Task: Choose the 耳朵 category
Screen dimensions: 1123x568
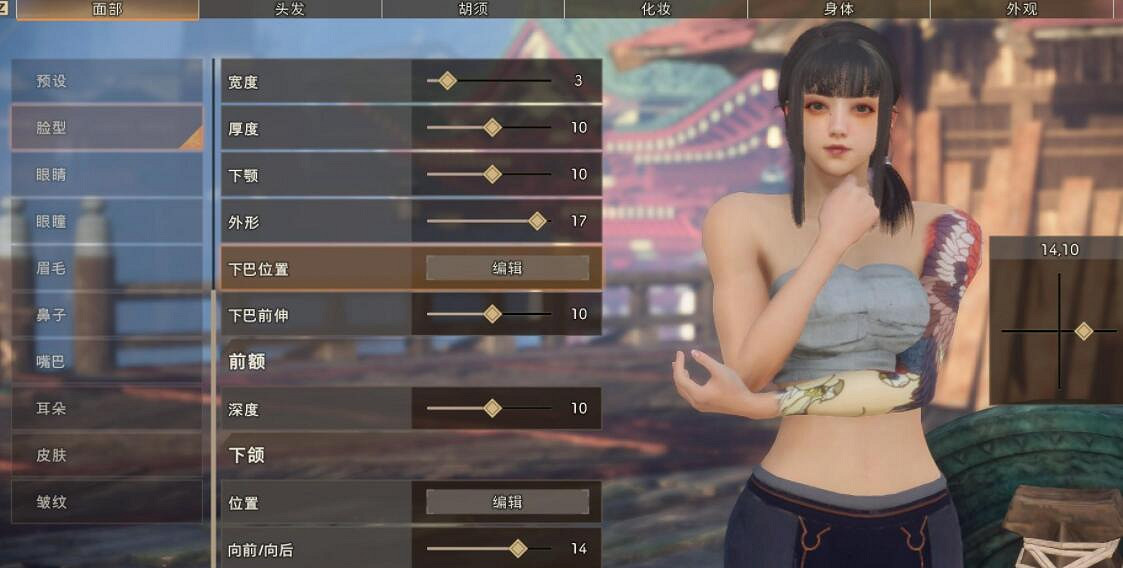Action: pyautogui.click(x=106, y=408)
